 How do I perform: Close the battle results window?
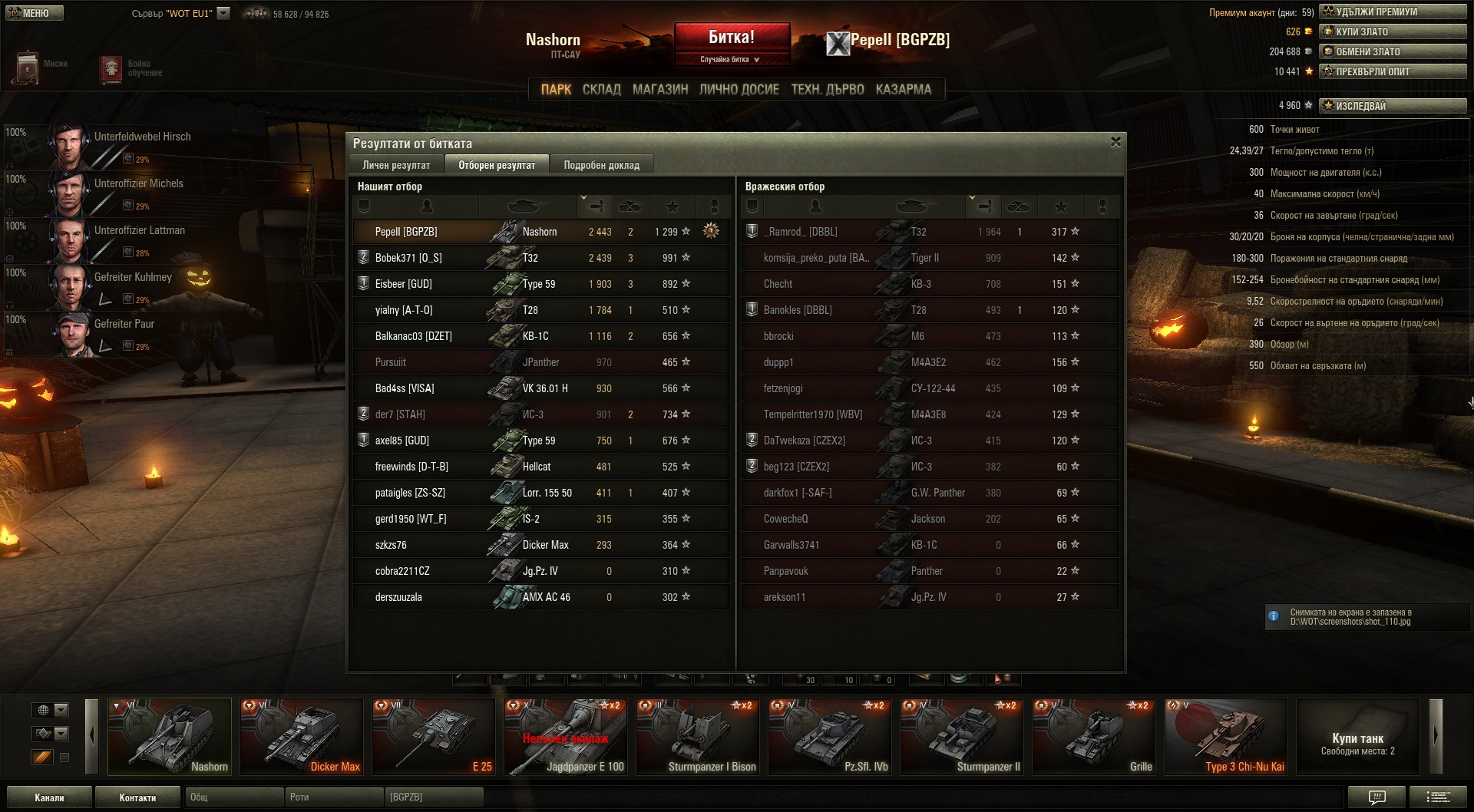click(1115, 142)
